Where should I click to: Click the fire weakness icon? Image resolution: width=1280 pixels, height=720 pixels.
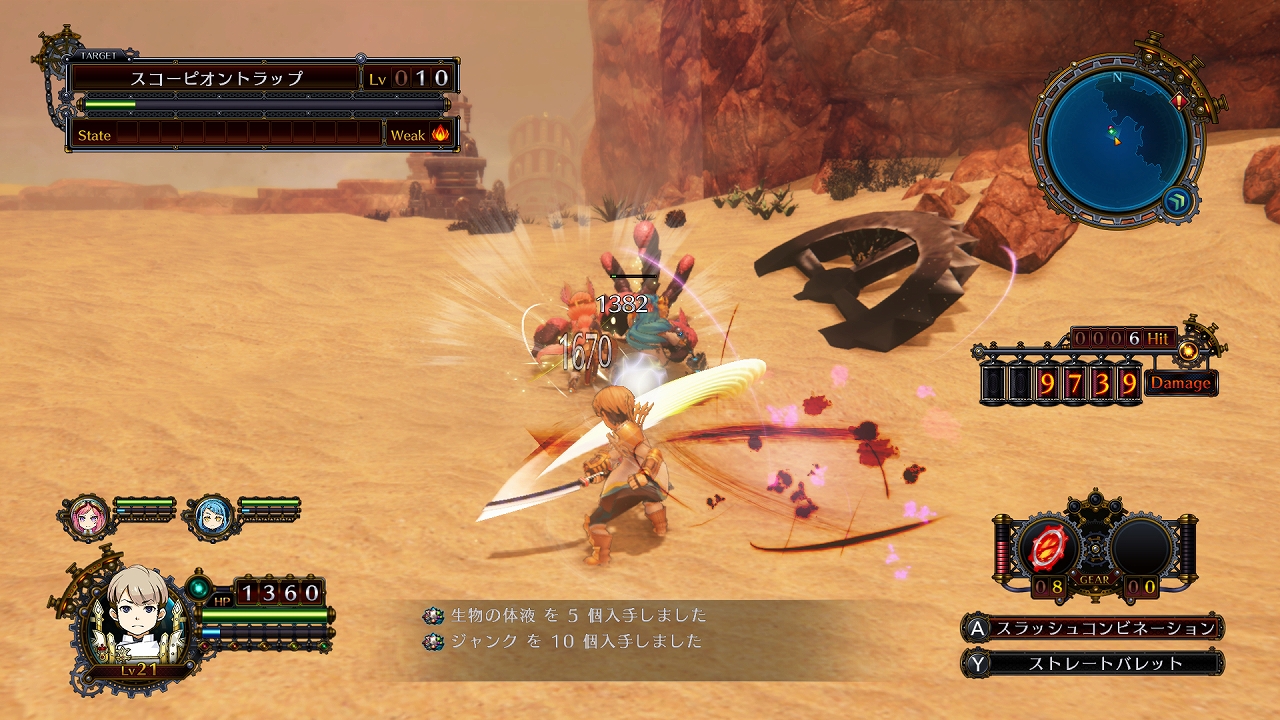[x=440, y=135]
